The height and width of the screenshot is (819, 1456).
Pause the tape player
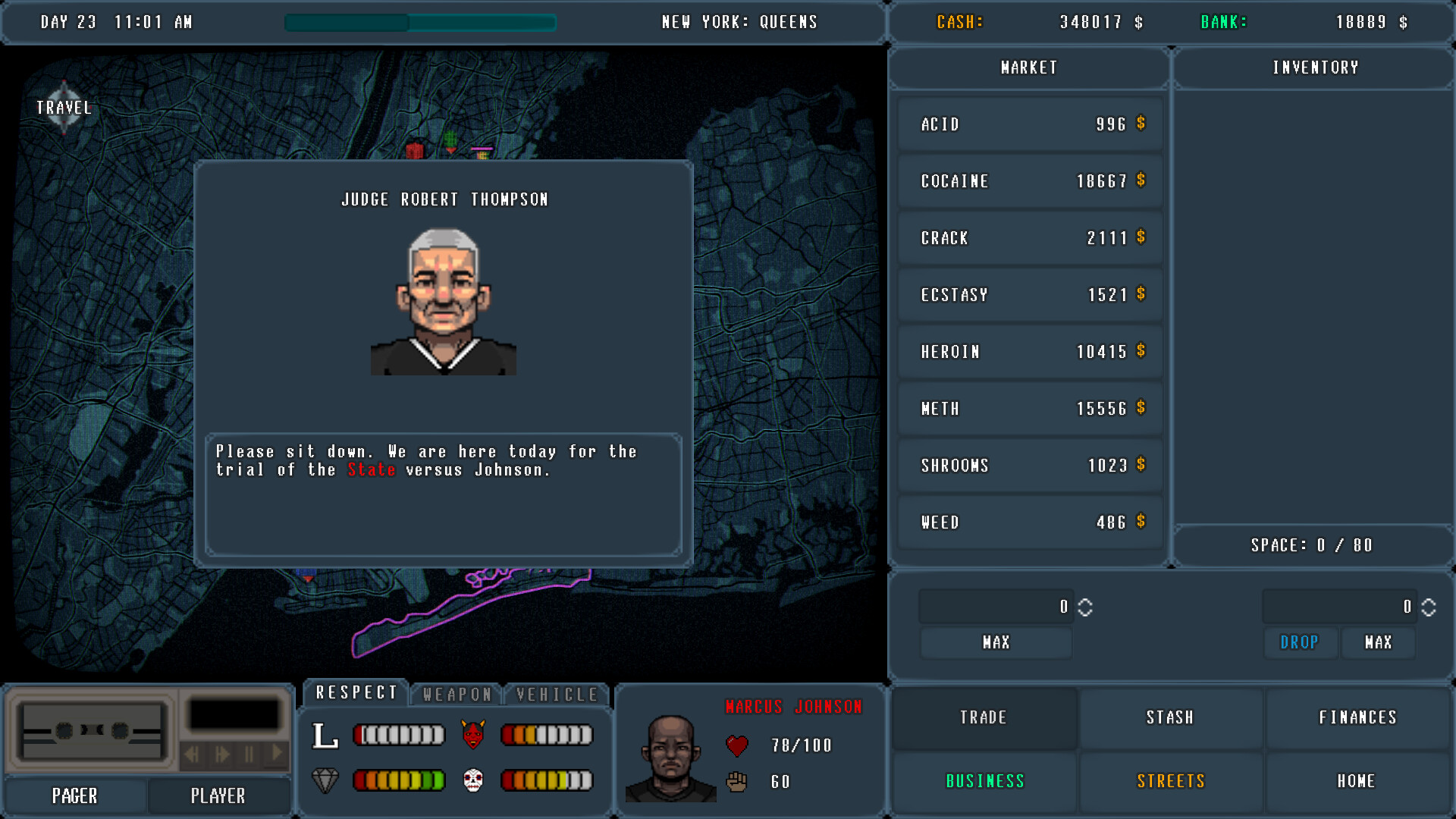(x=248, y=755)
